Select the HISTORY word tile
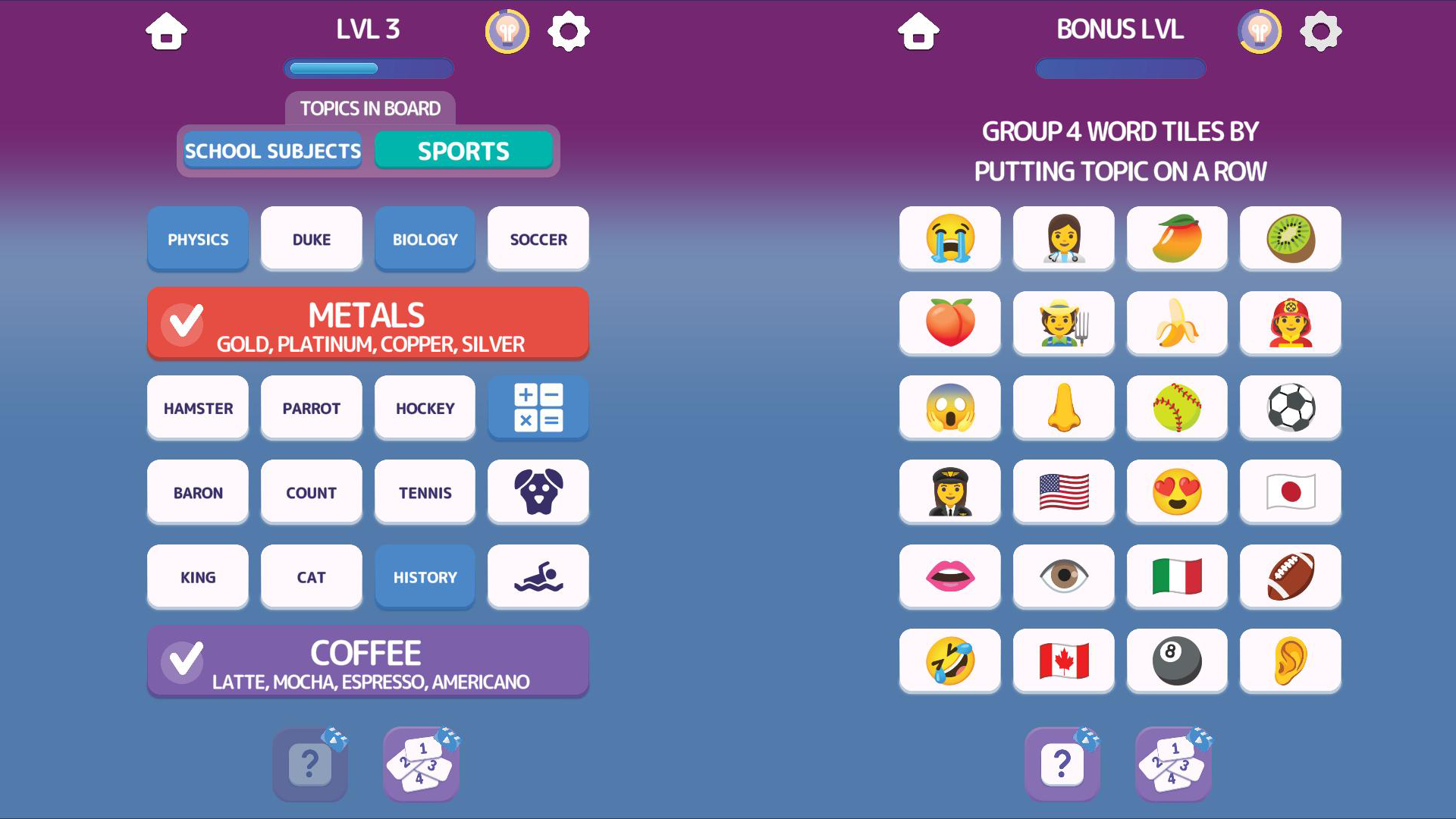 425,577
